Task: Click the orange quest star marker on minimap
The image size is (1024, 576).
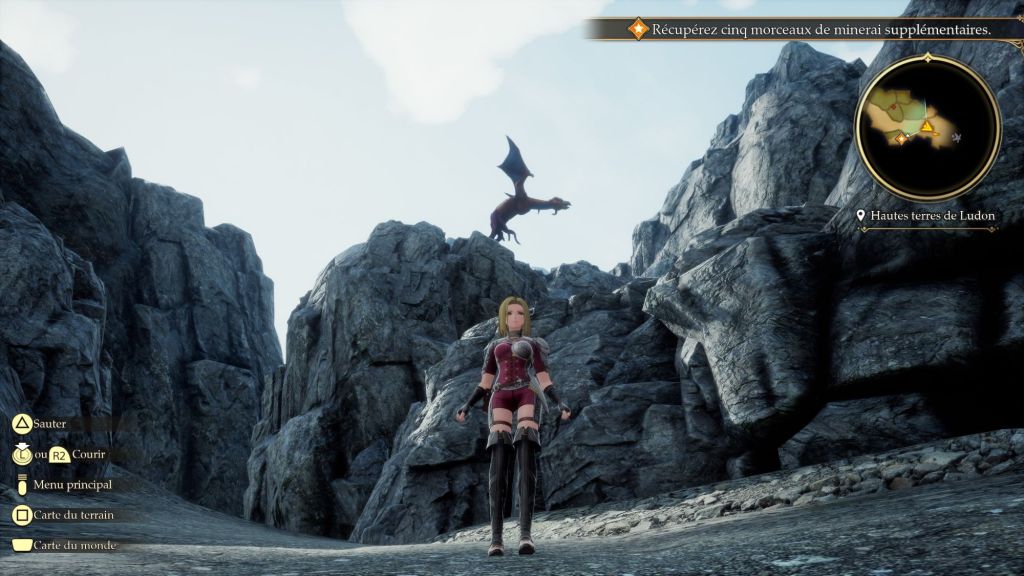Action: 901,140
